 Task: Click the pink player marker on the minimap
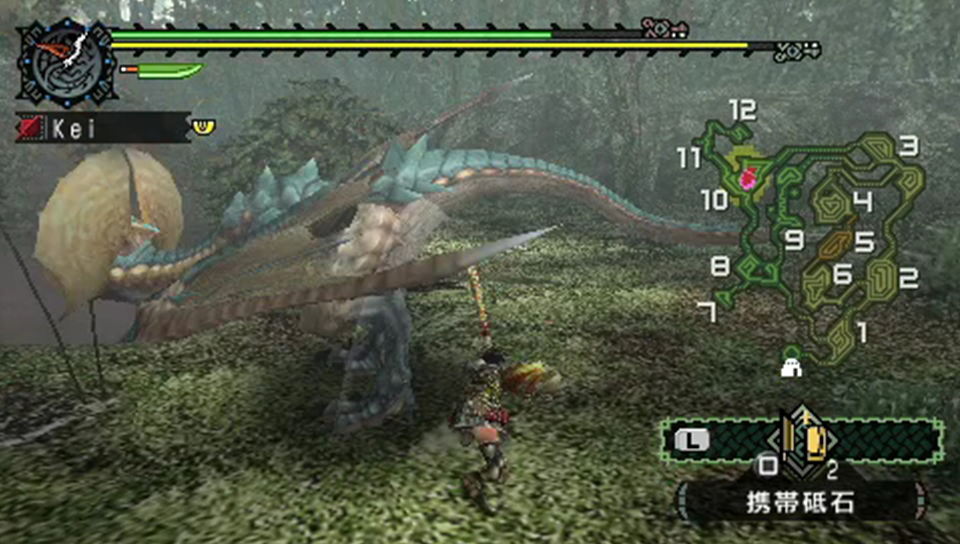point(747,180)
